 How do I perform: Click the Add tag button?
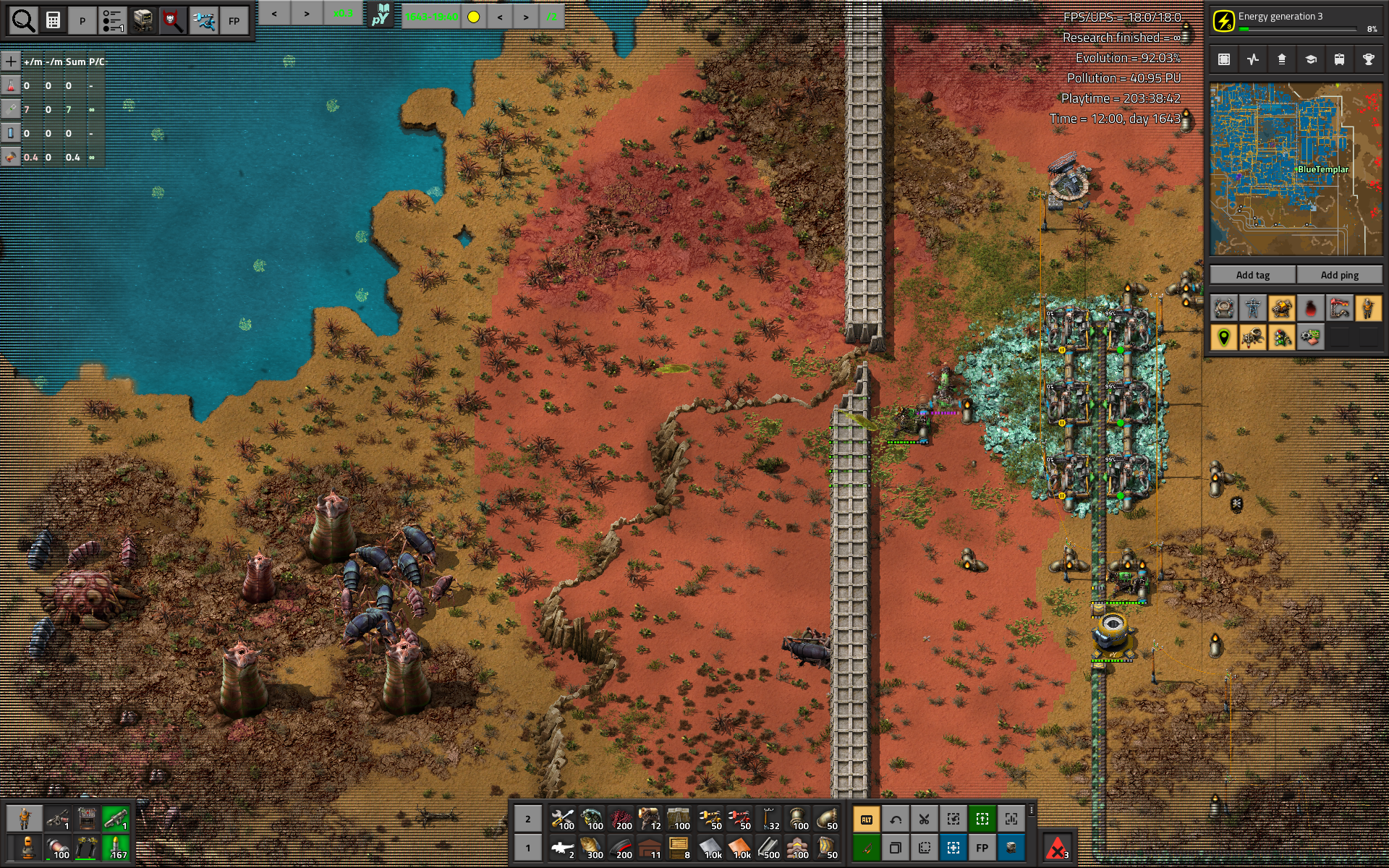(x=1252, y=275)
